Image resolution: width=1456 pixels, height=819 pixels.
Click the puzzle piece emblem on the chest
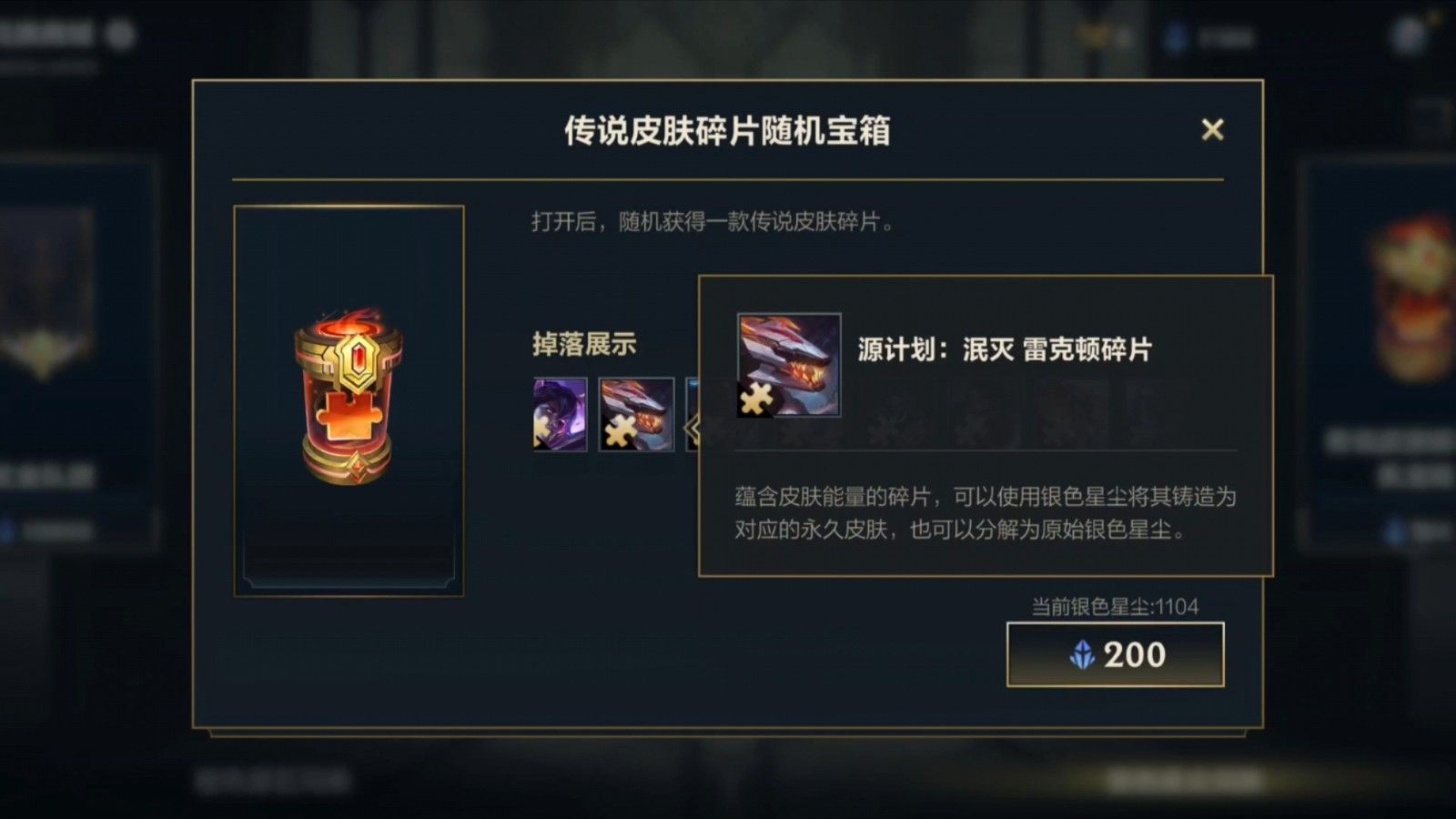point(348,419)
